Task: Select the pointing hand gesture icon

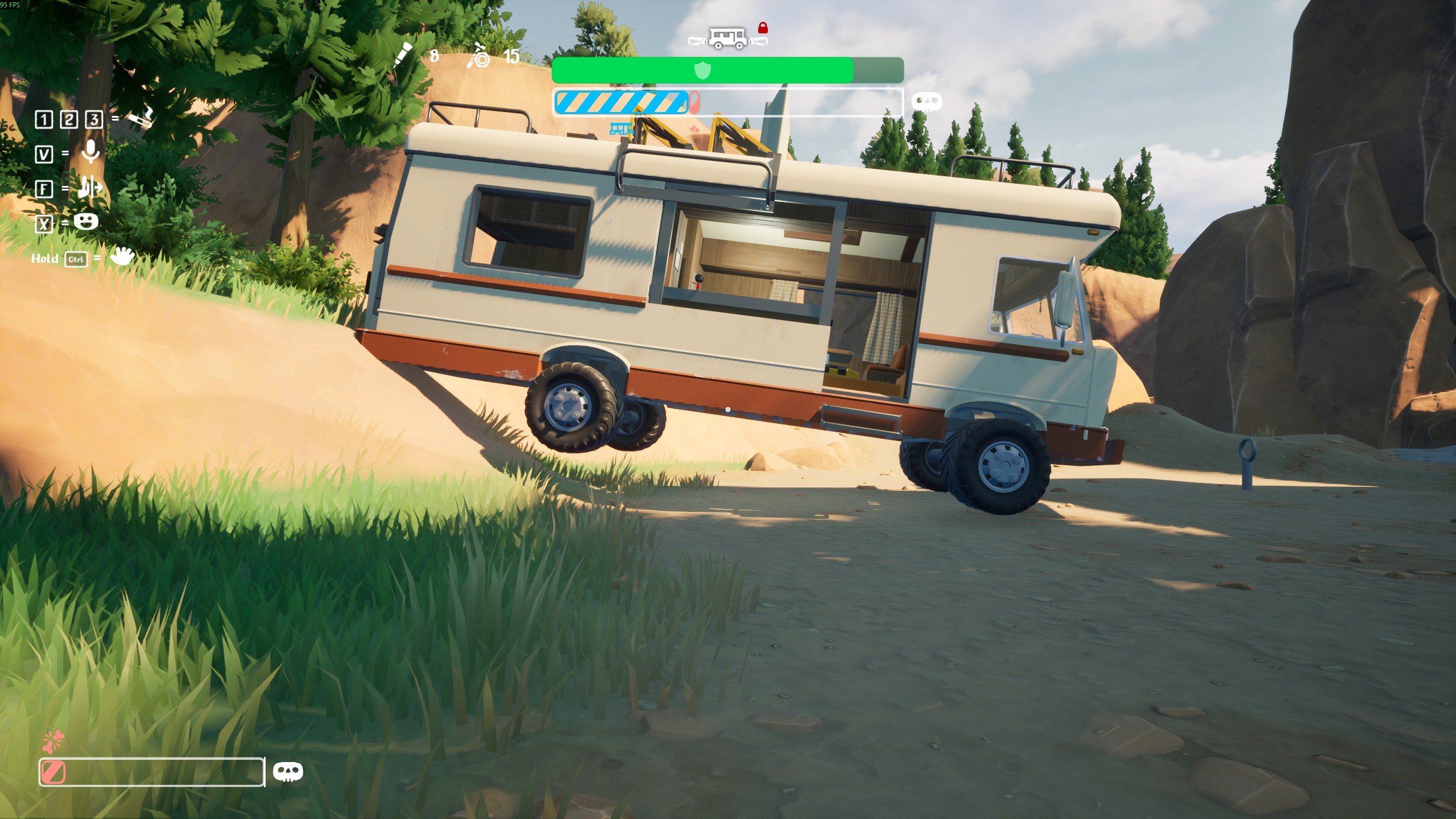Action: click(90, 187)
